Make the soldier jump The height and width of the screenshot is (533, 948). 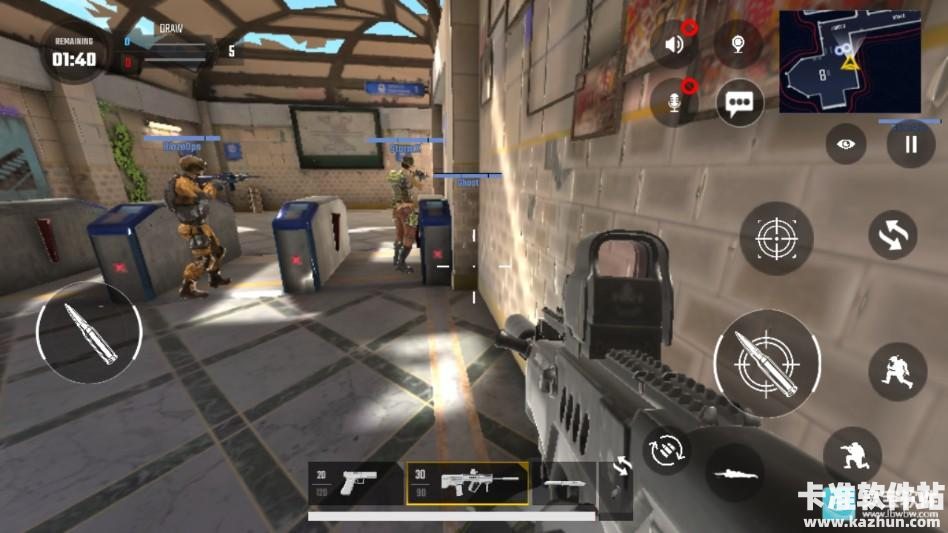tap(896, 371)
